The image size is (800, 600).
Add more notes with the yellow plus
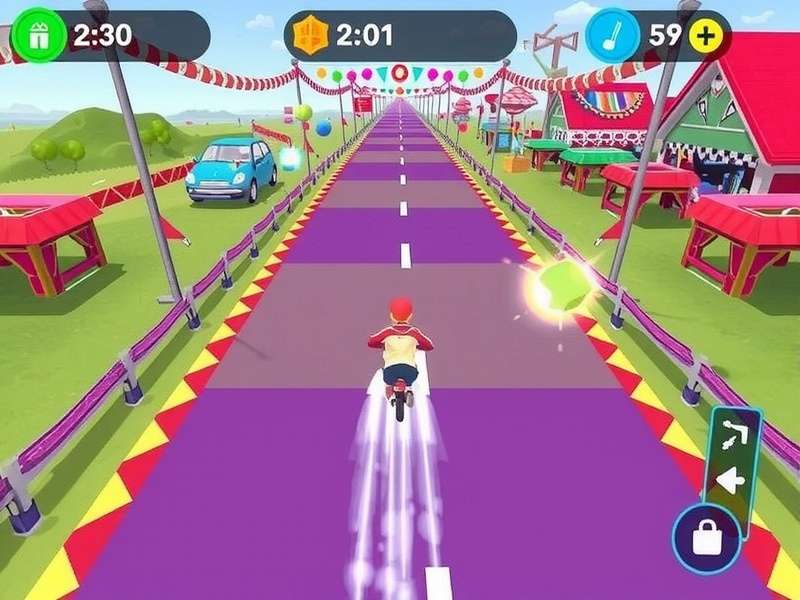pos(707,36)
